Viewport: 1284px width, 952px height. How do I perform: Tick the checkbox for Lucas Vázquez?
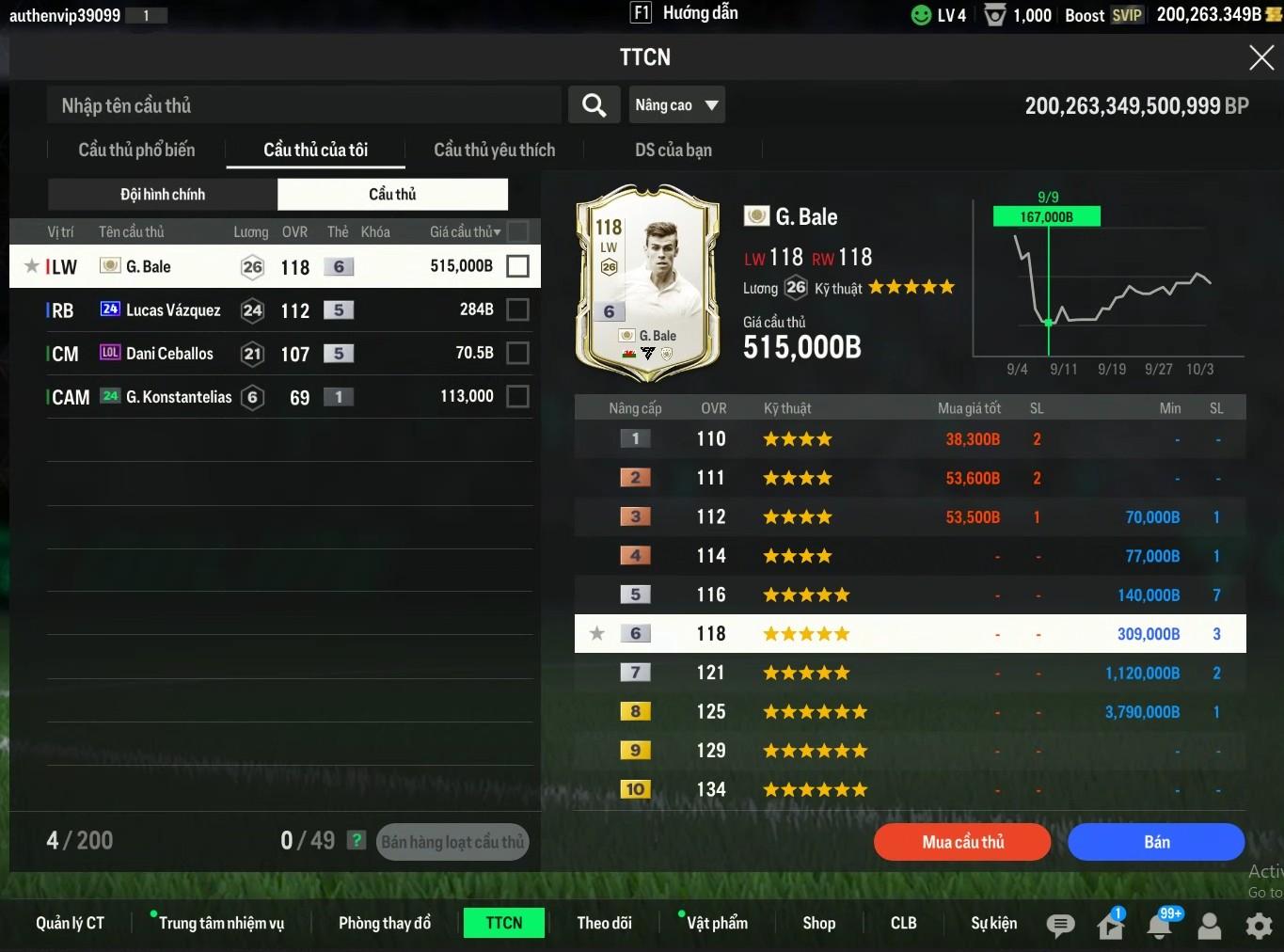517,309
